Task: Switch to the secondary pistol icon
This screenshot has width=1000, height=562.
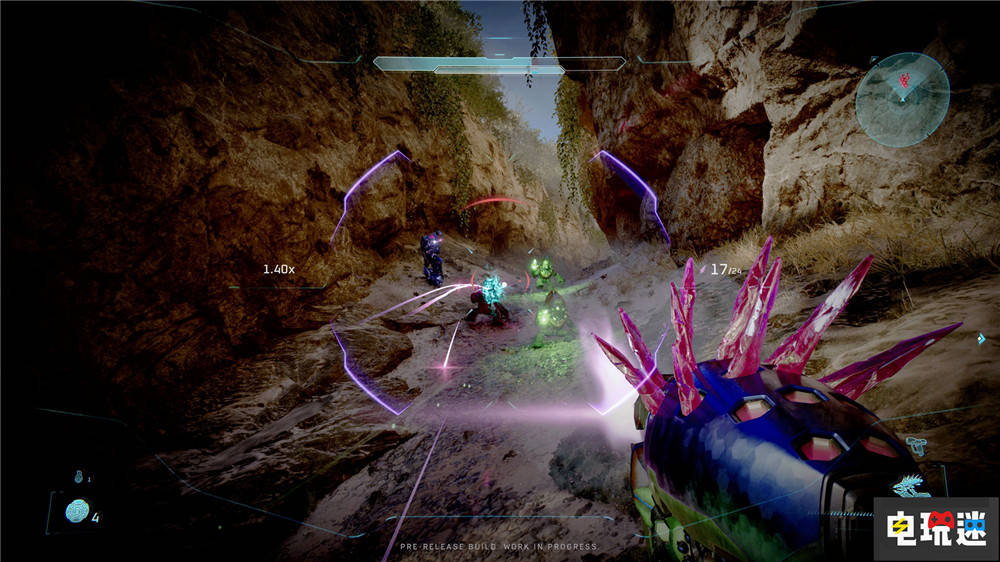Action: click(917, 443)
